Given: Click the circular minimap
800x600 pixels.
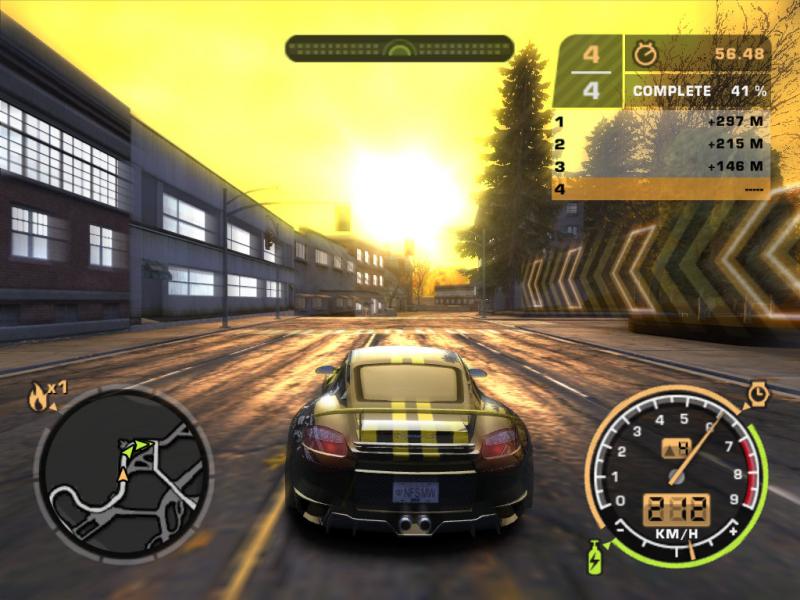Looking at the screenshot, I should (x=123, y=473).
